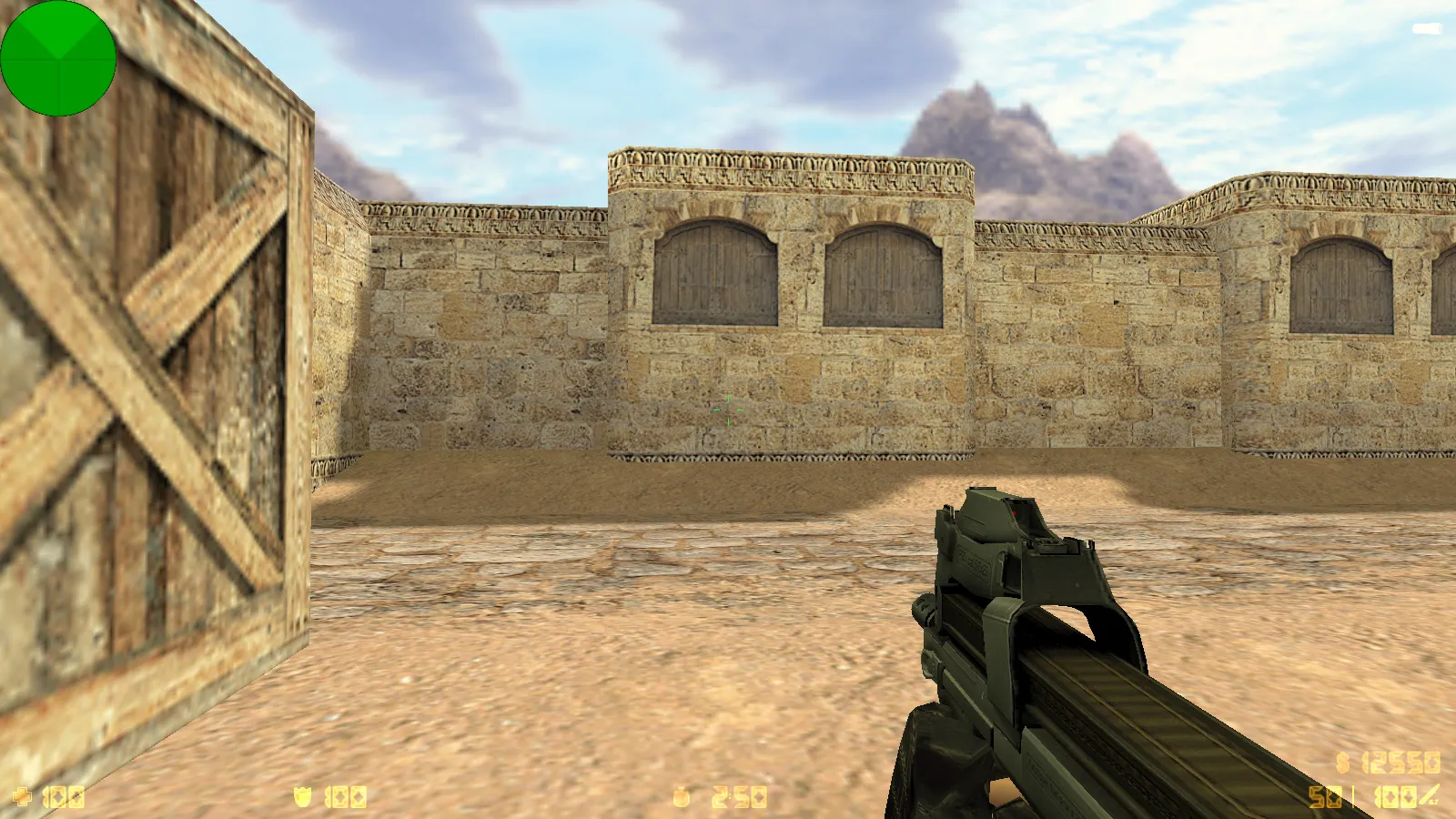Screen dimensions: 1456x819
Task: Click the health cross icon
Action: coord(23,796)
